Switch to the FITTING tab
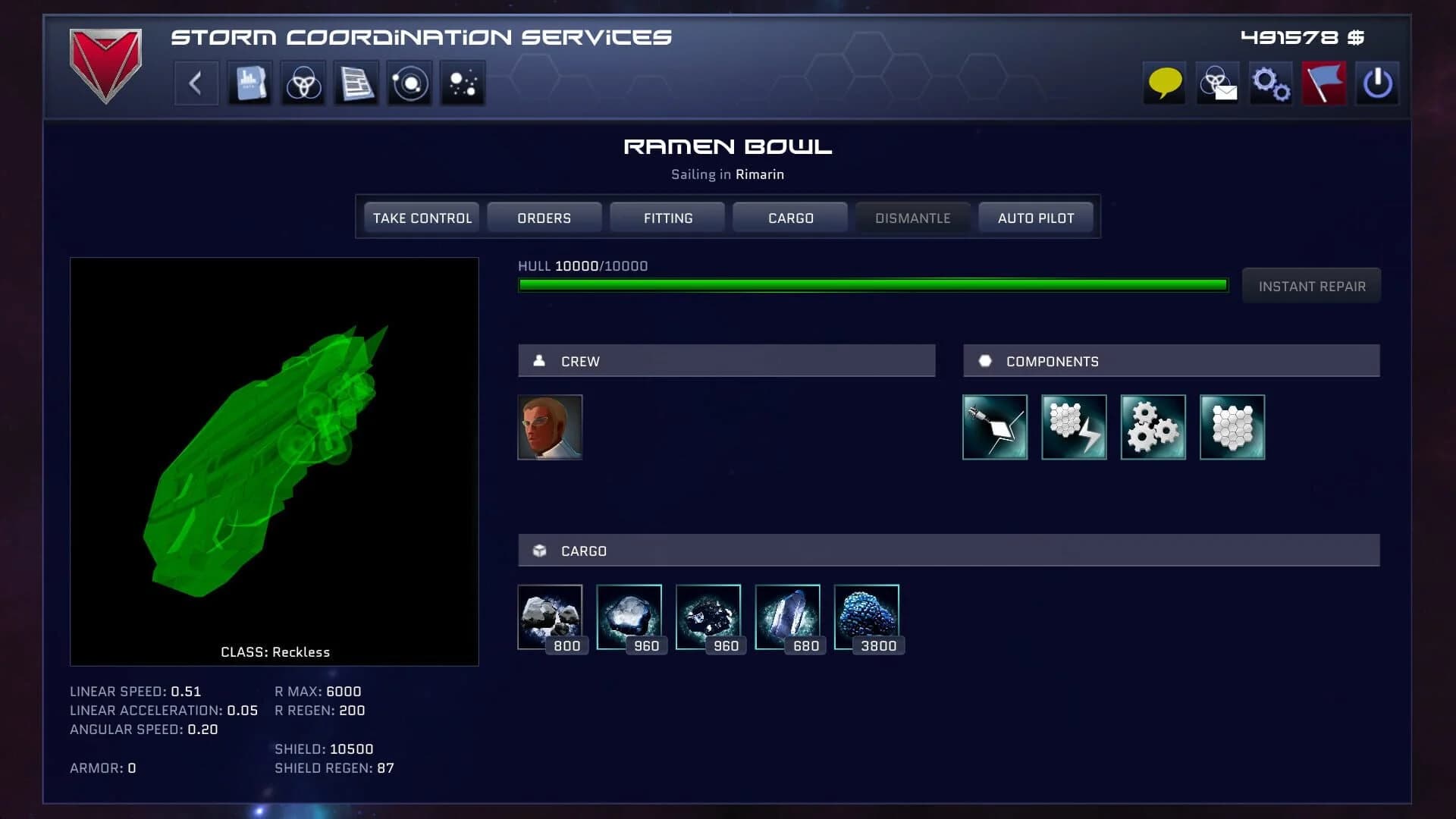The image size is (1456, 819). [667, 217]
